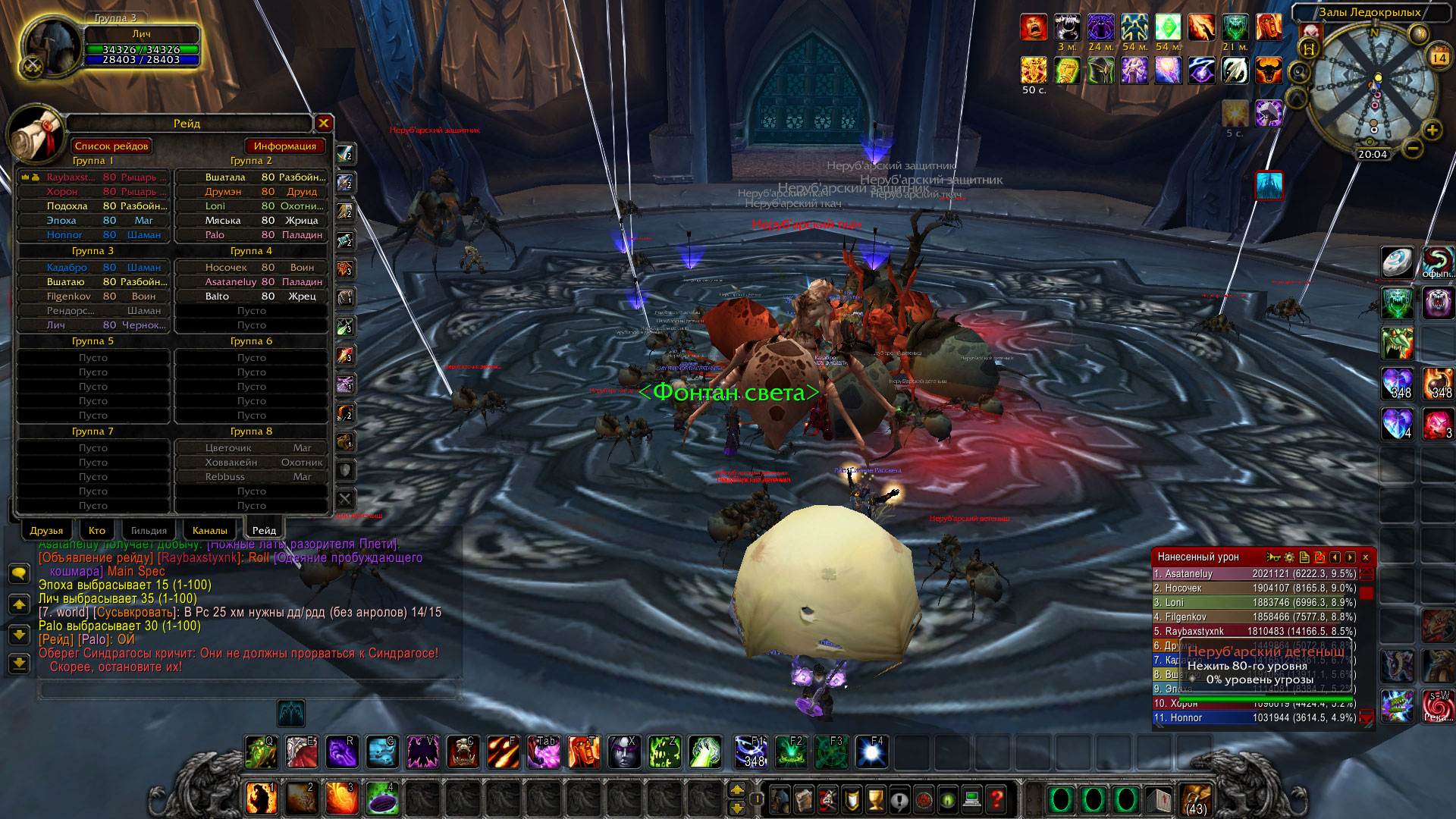Select the Каналы tab
This screenshot has height=819, width=1456.
(x=209, y=530)
